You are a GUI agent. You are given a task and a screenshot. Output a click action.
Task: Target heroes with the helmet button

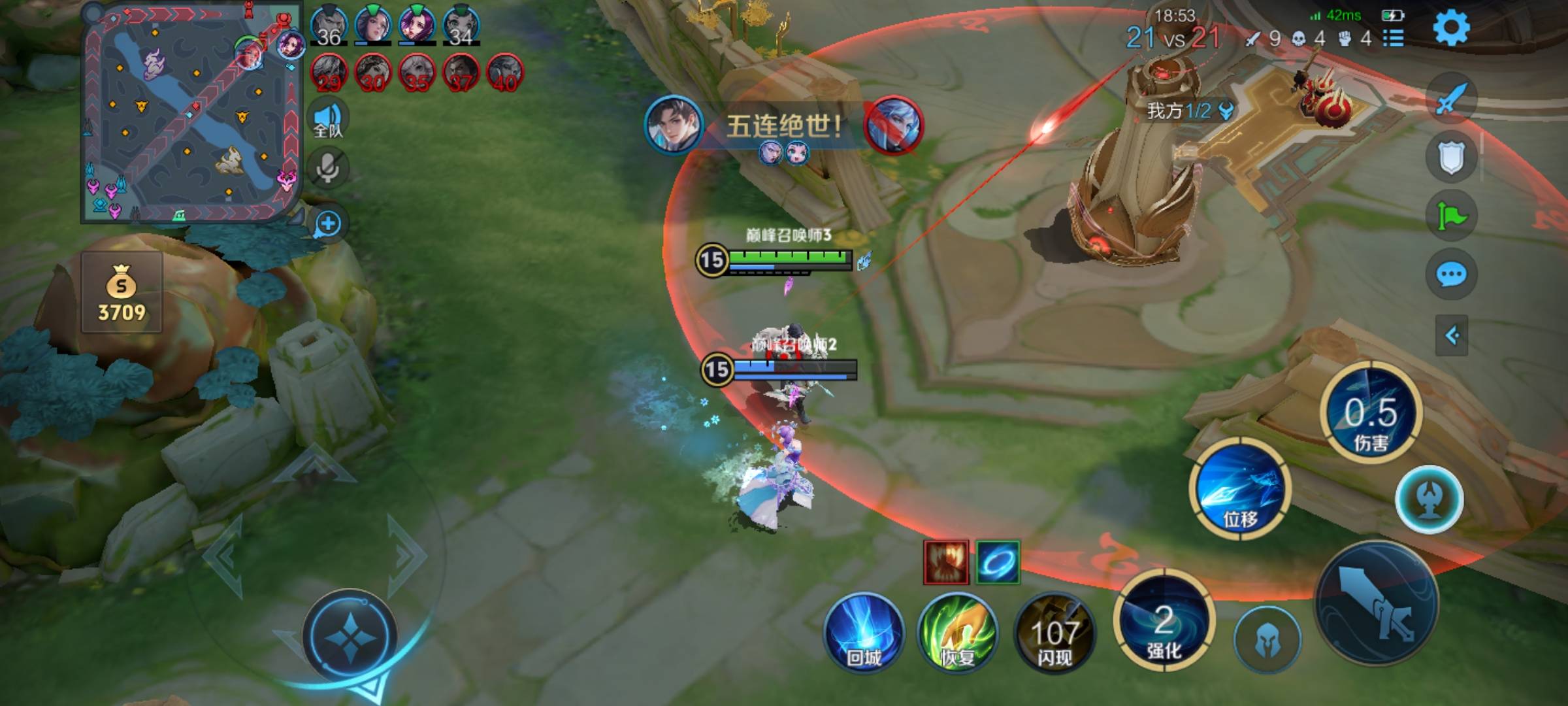[x=1267, y=639]
